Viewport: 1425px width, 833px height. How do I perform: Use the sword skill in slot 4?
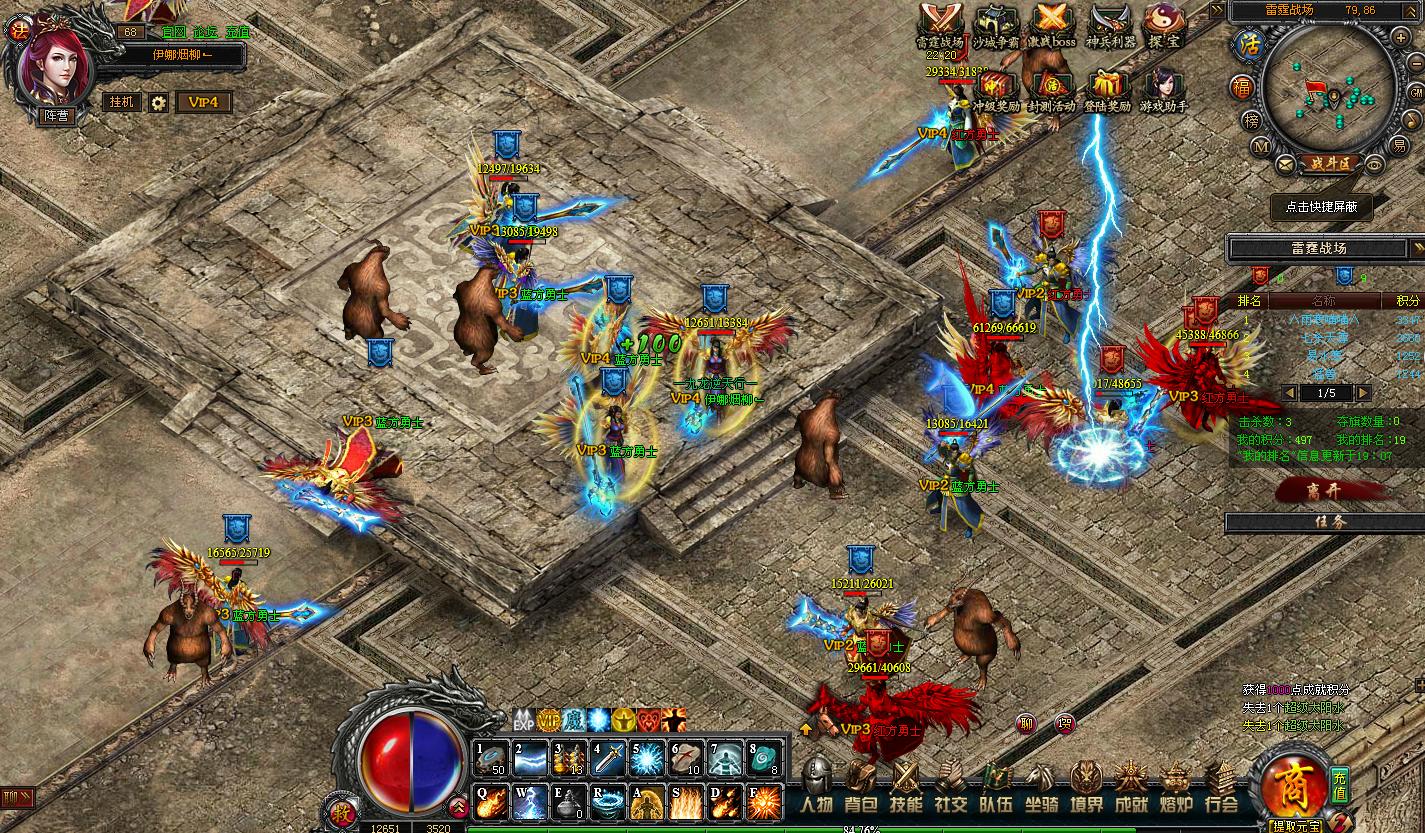pos(609,759)
